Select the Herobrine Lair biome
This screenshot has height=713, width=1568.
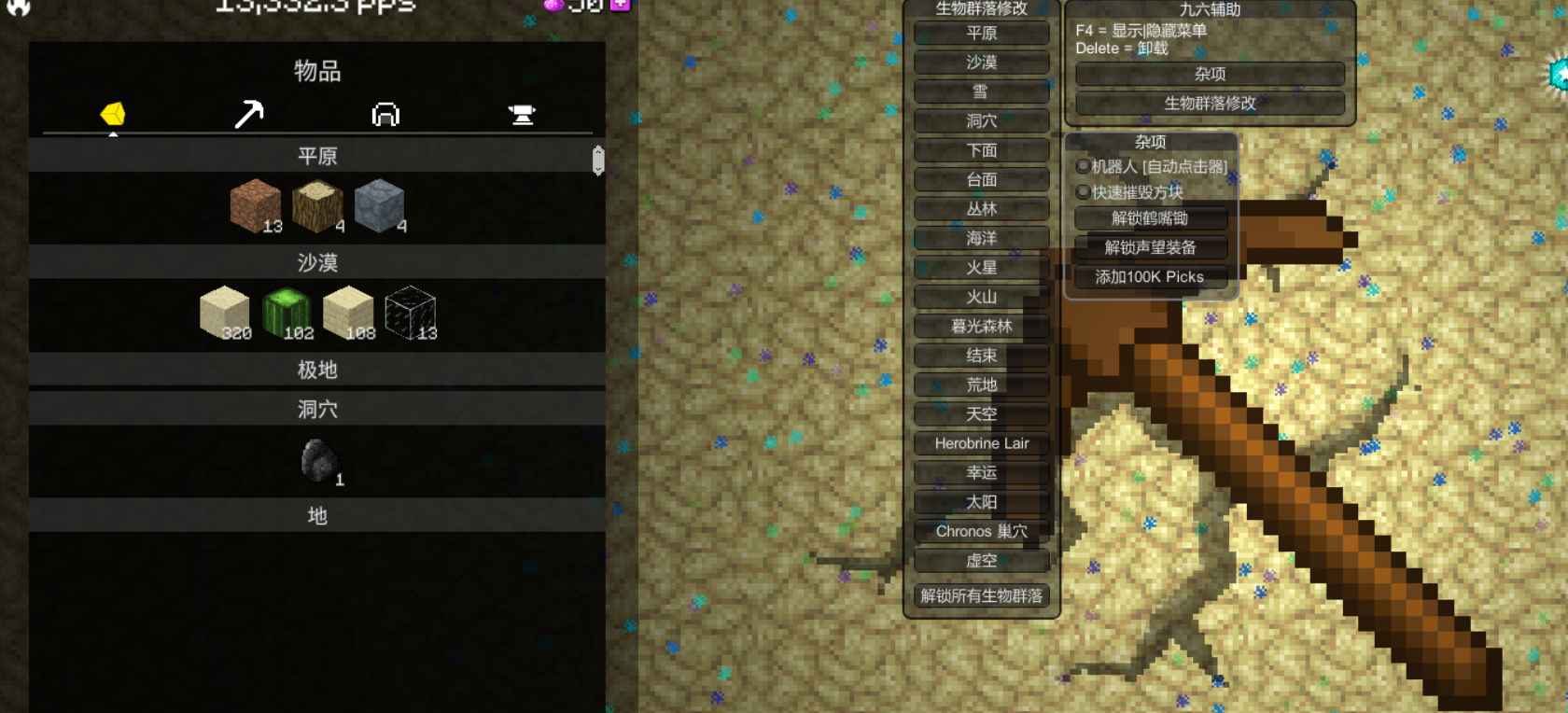pos(983,444)
